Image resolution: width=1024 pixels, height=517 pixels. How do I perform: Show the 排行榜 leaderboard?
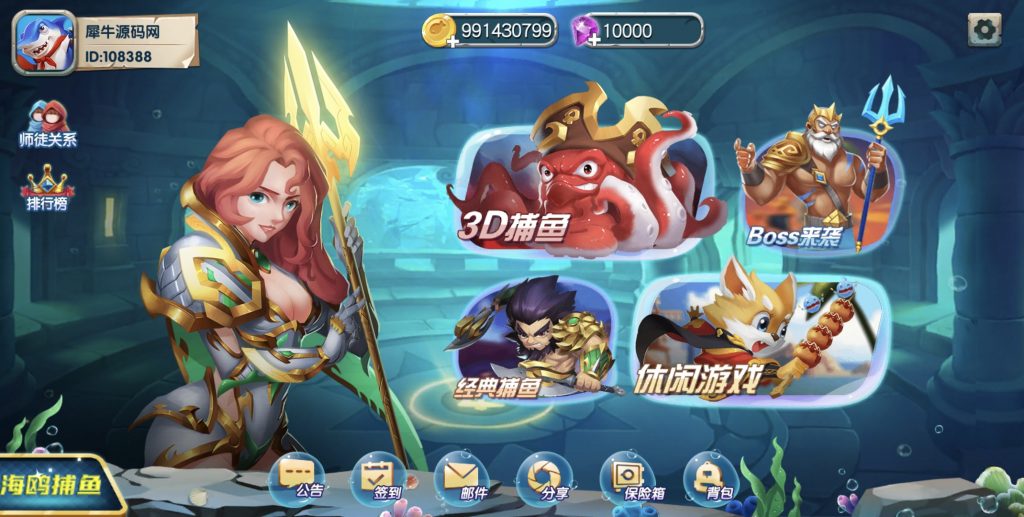coord(47,185)
